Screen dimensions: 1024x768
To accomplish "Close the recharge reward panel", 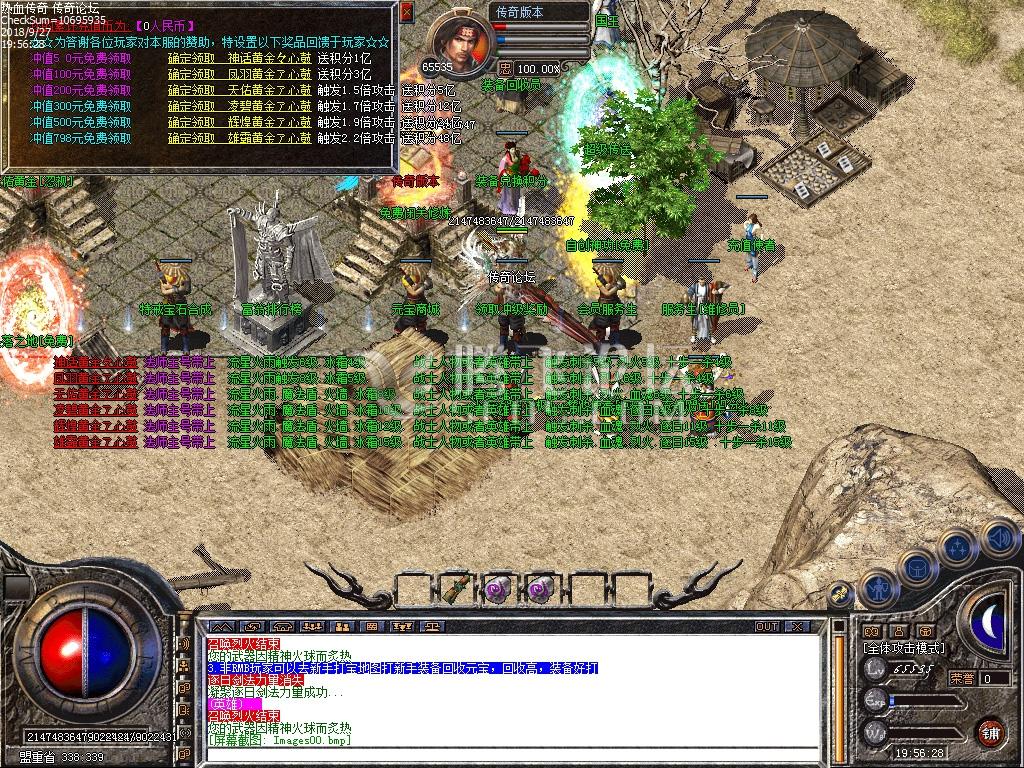I will click(x=406, y=12).
